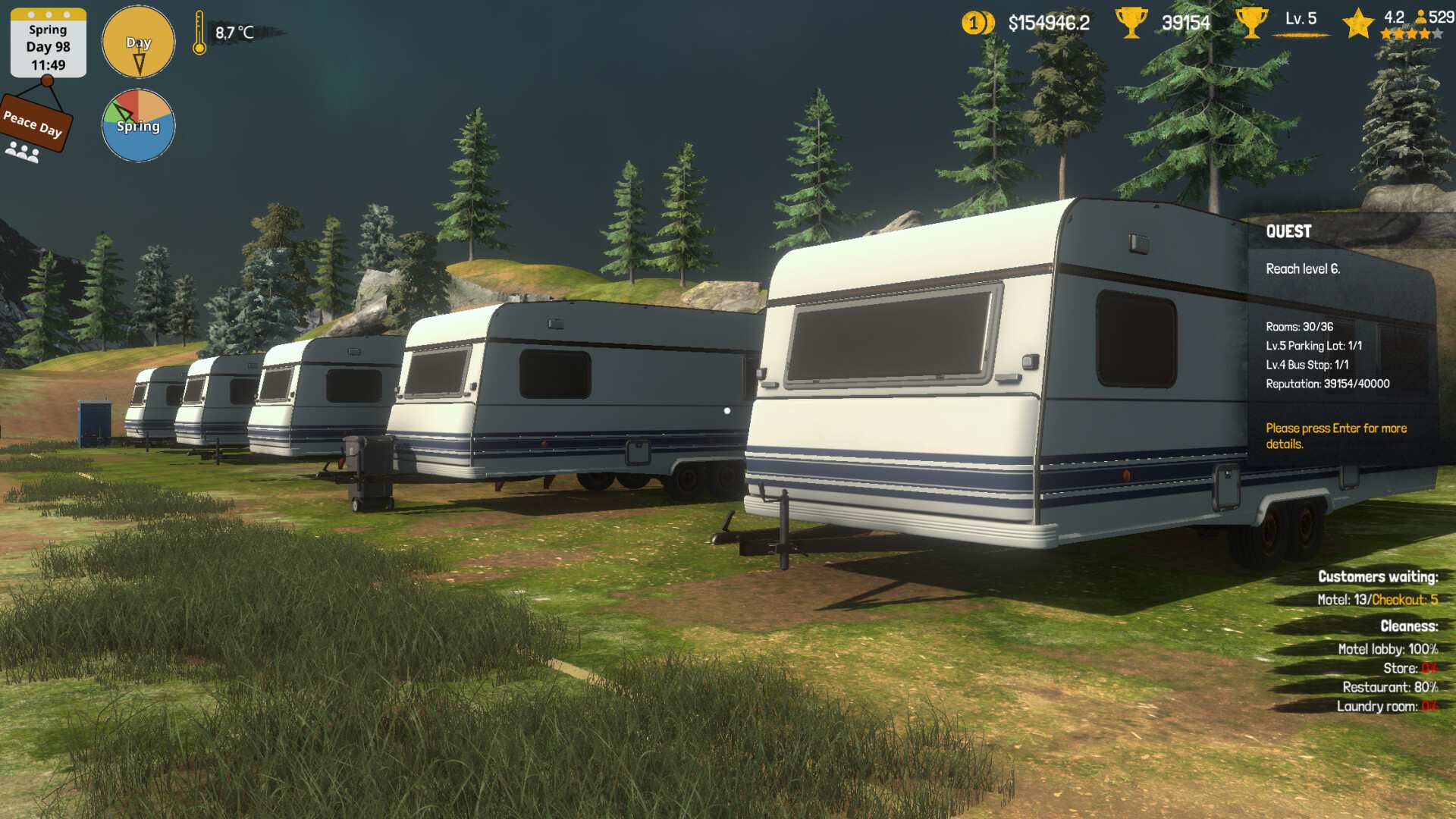The image size is (1456, 819).
Task: Open the Day clock dial
Action: pyautogui.click(x=138, y=42)
